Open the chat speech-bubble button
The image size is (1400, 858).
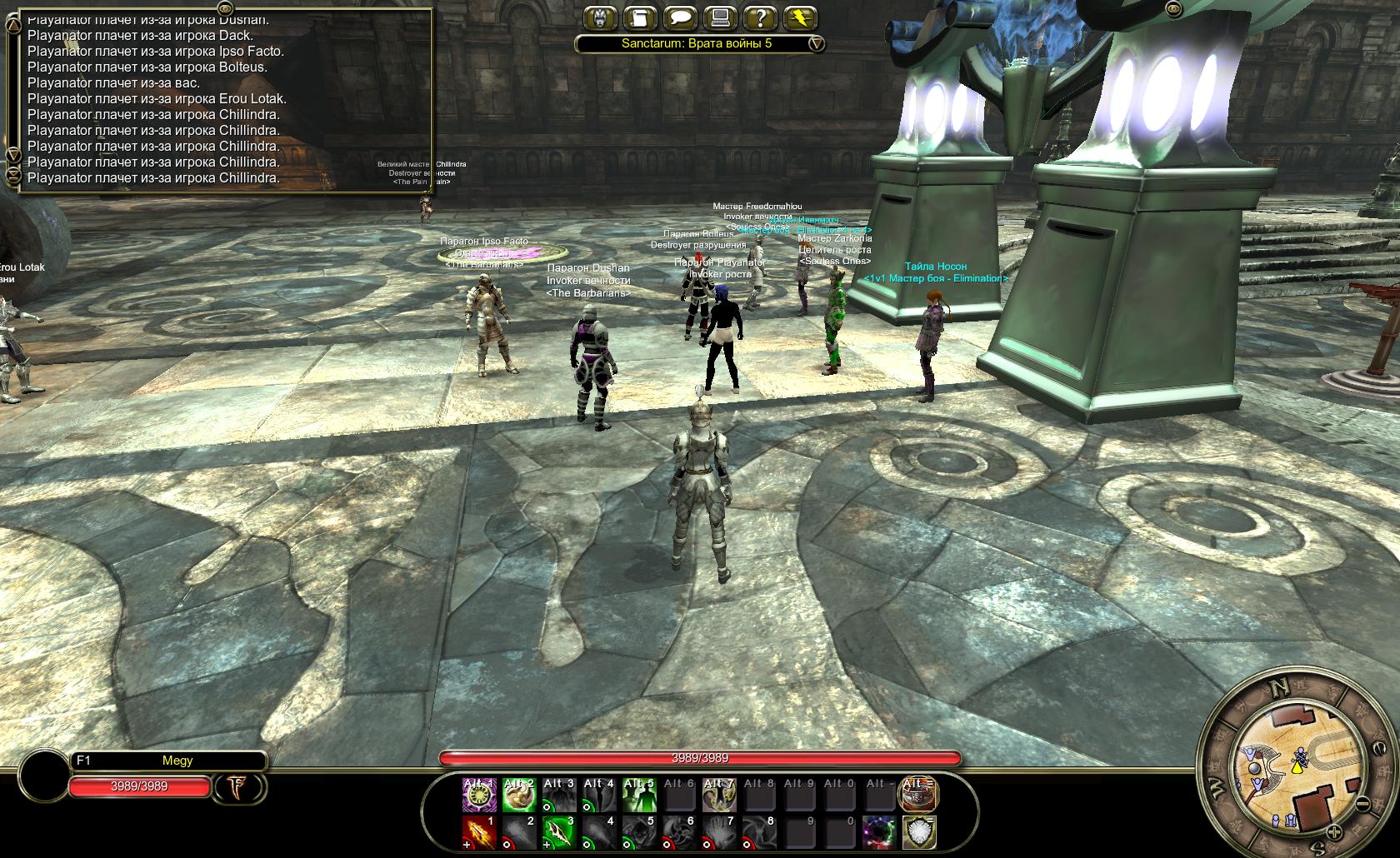(681, 18)
